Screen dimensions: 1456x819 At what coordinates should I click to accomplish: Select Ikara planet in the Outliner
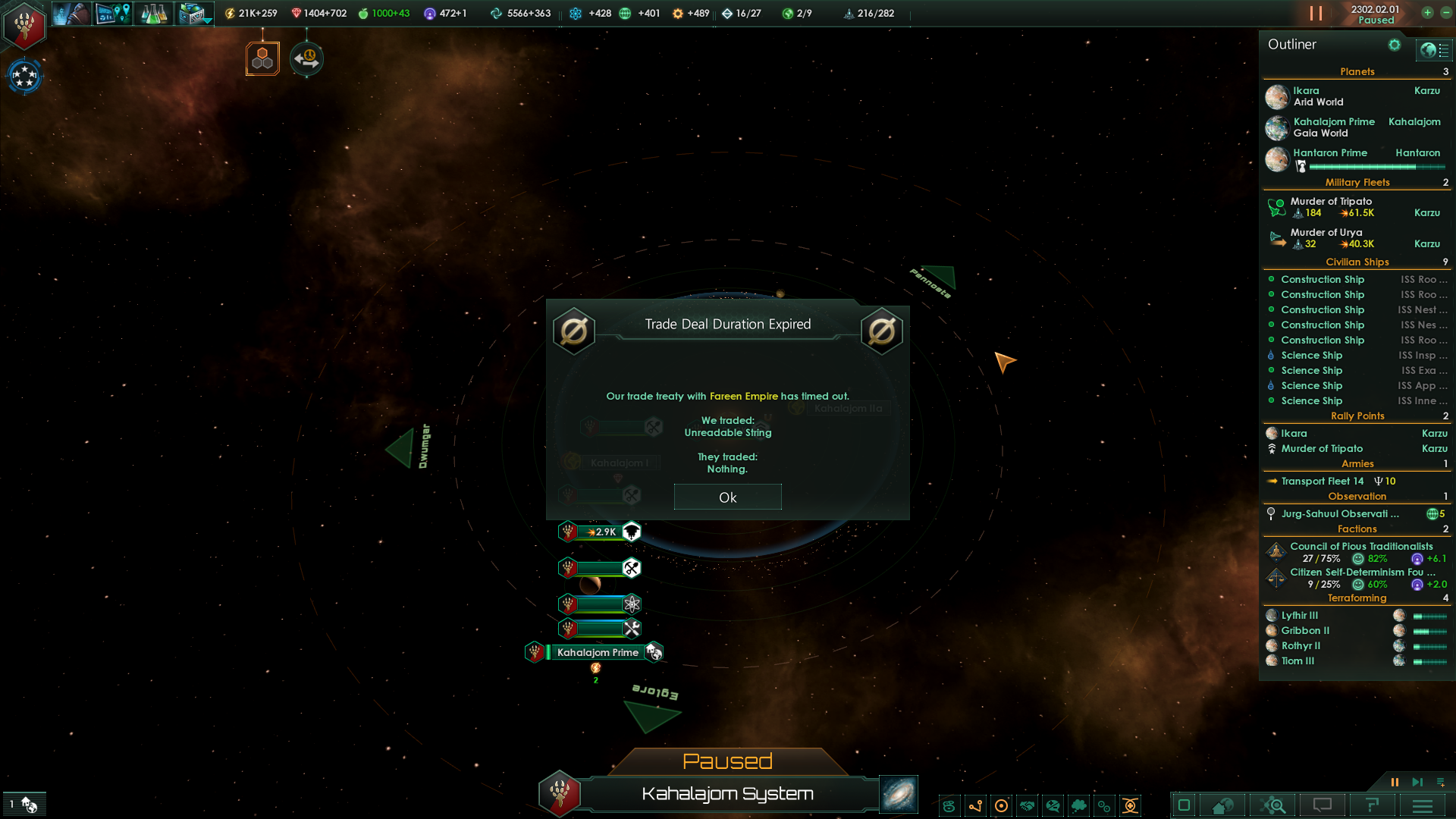pyautogui.click(x=1306, y=91)
